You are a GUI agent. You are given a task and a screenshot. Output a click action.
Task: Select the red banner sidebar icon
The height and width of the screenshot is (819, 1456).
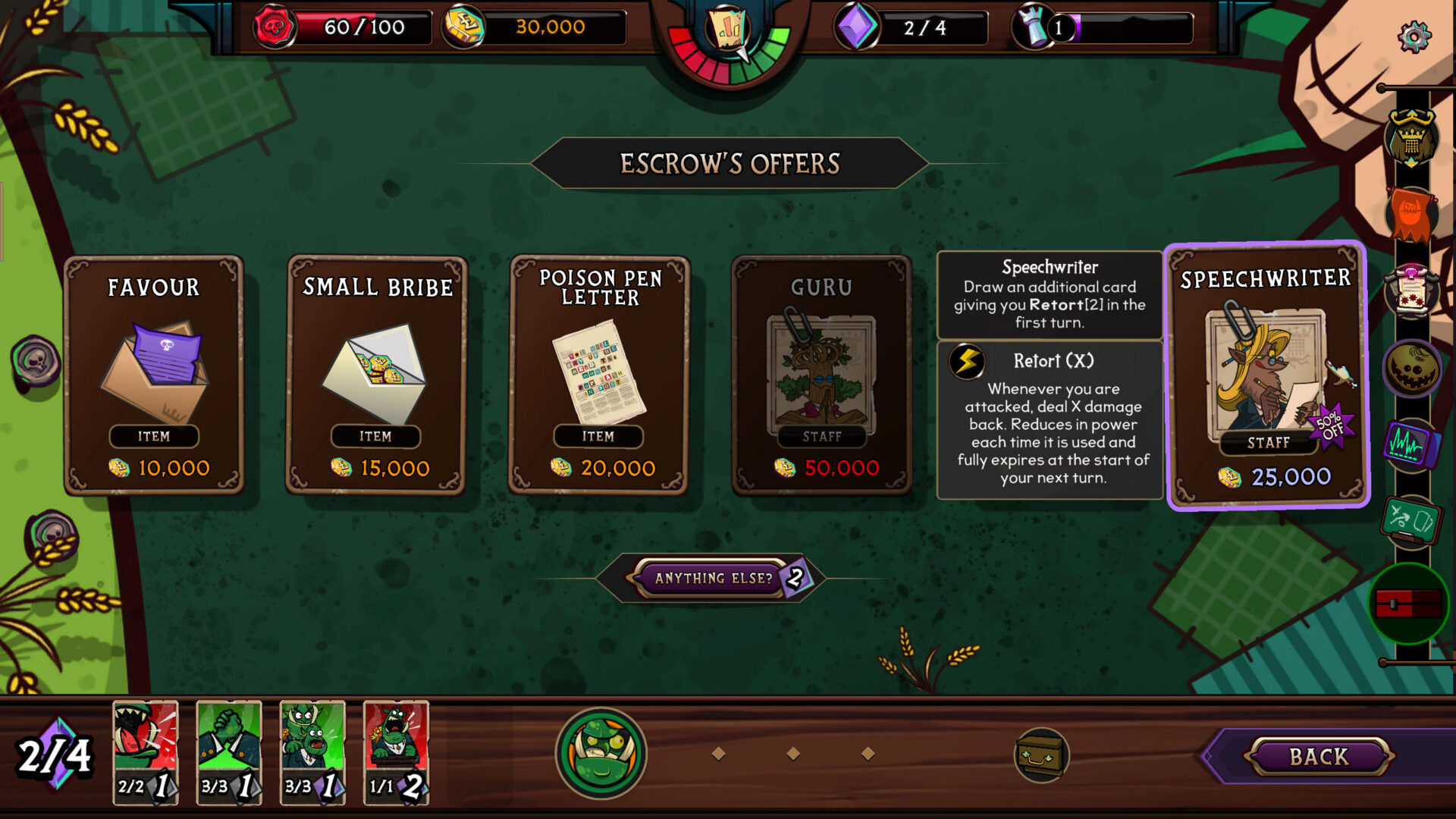point(1410,215)
